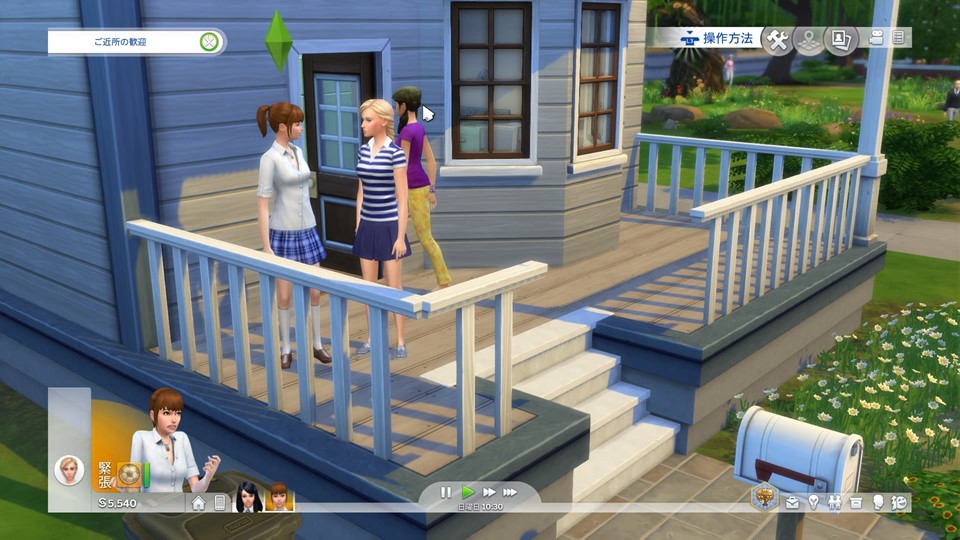Open the Sim's phone

click(x=220, y=503)
